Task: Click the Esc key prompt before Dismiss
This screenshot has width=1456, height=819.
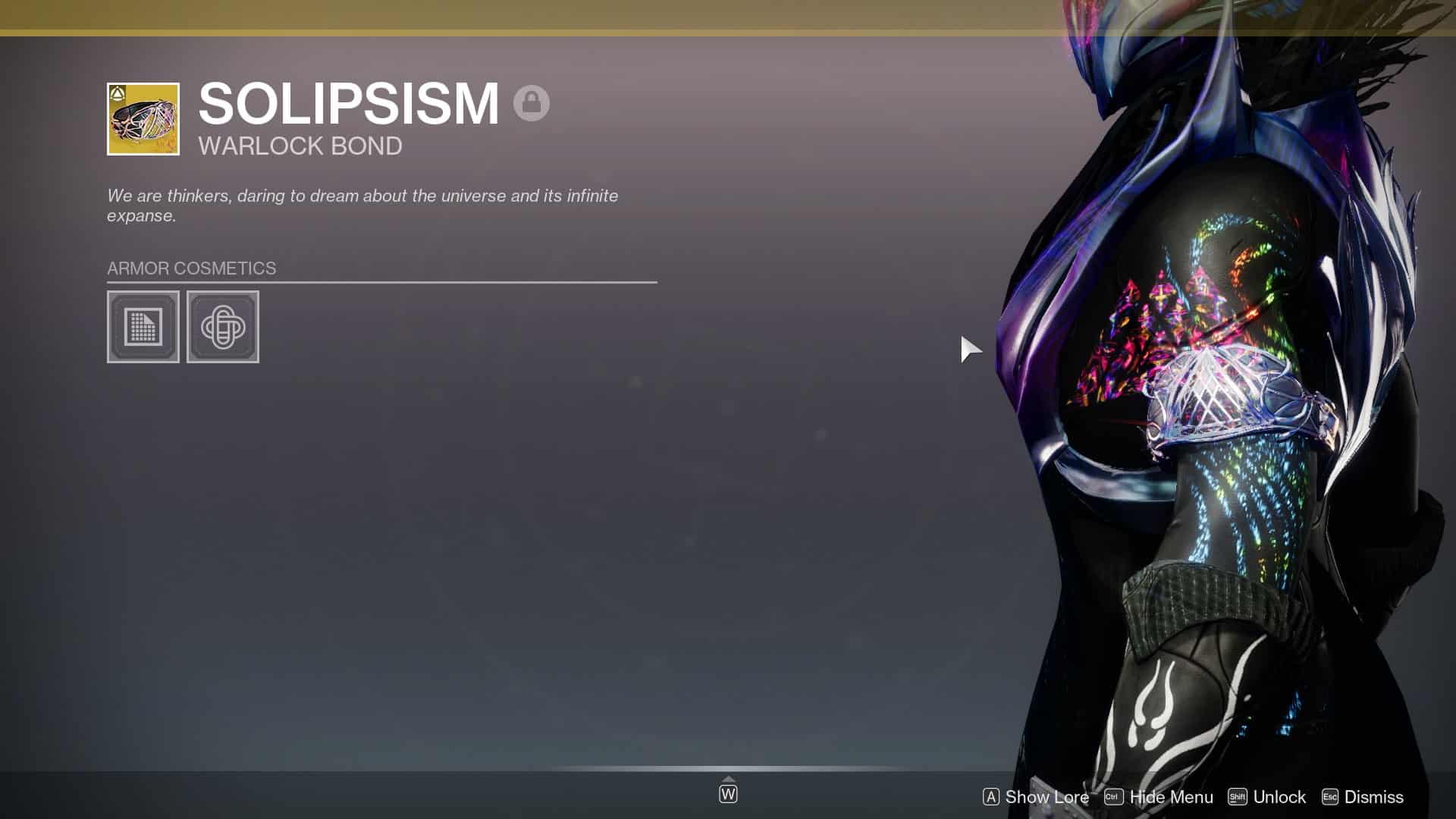Action: [1329, 797]
